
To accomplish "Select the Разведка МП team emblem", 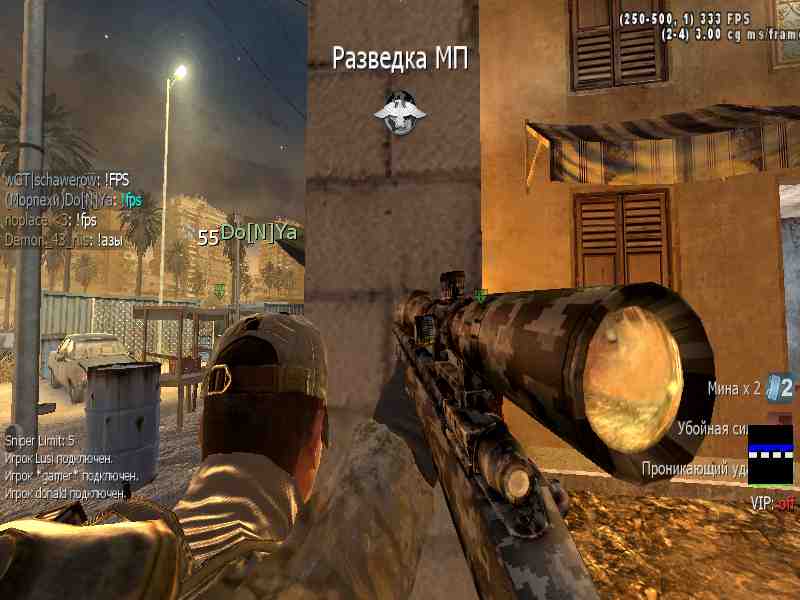I will point(399,111).
